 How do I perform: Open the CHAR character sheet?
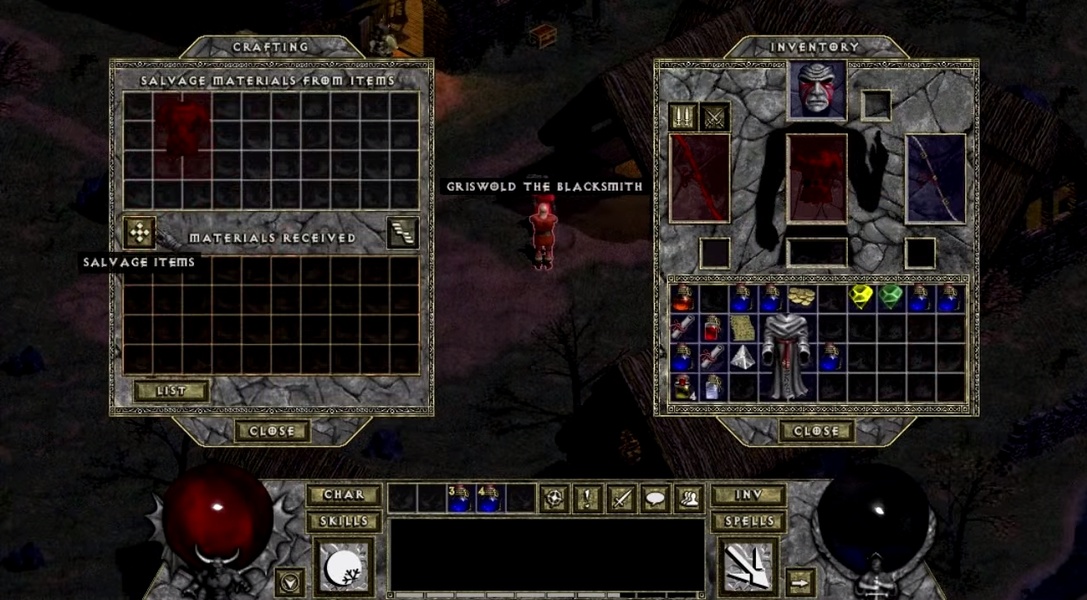pyautogui.click(x=343, y=495)
